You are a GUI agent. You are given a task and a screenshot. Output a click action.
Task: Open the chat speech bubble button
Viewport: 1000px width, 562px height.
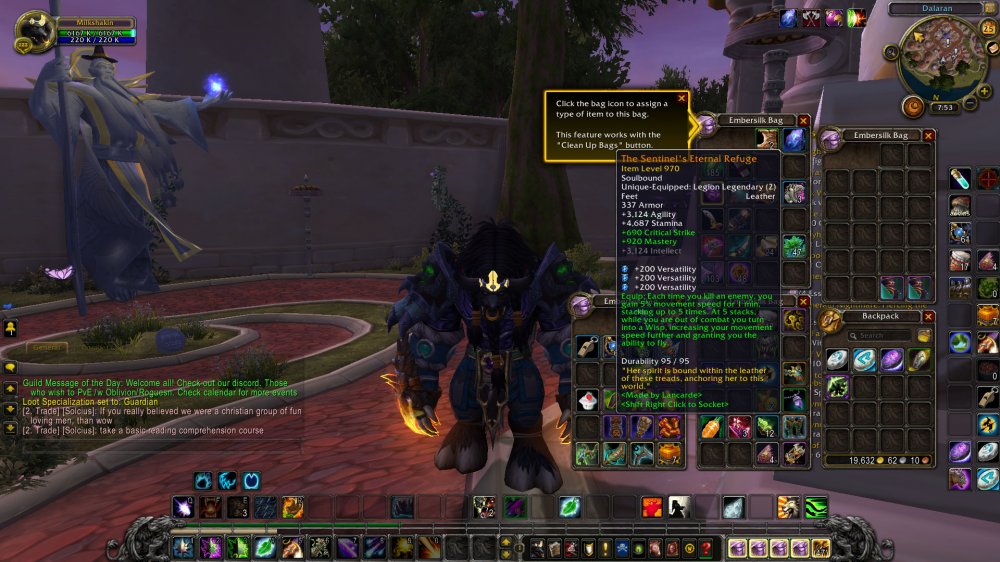[10, 367]
